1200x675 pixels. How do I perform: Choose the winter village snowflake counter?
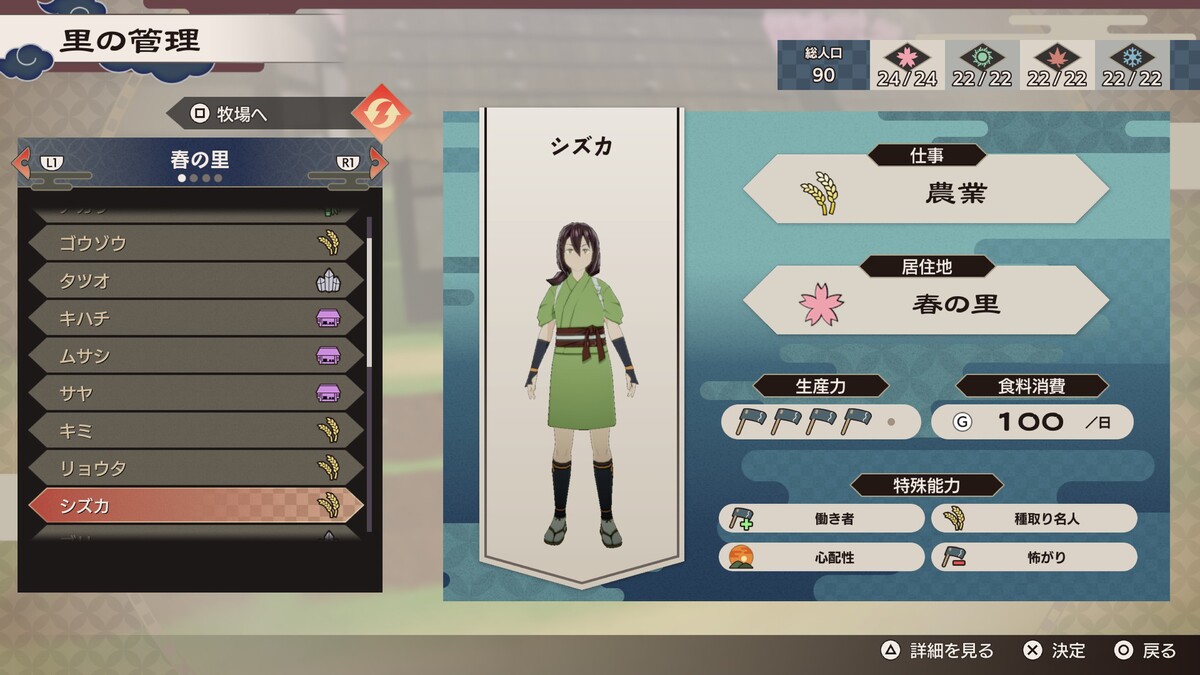[1132, 66]
